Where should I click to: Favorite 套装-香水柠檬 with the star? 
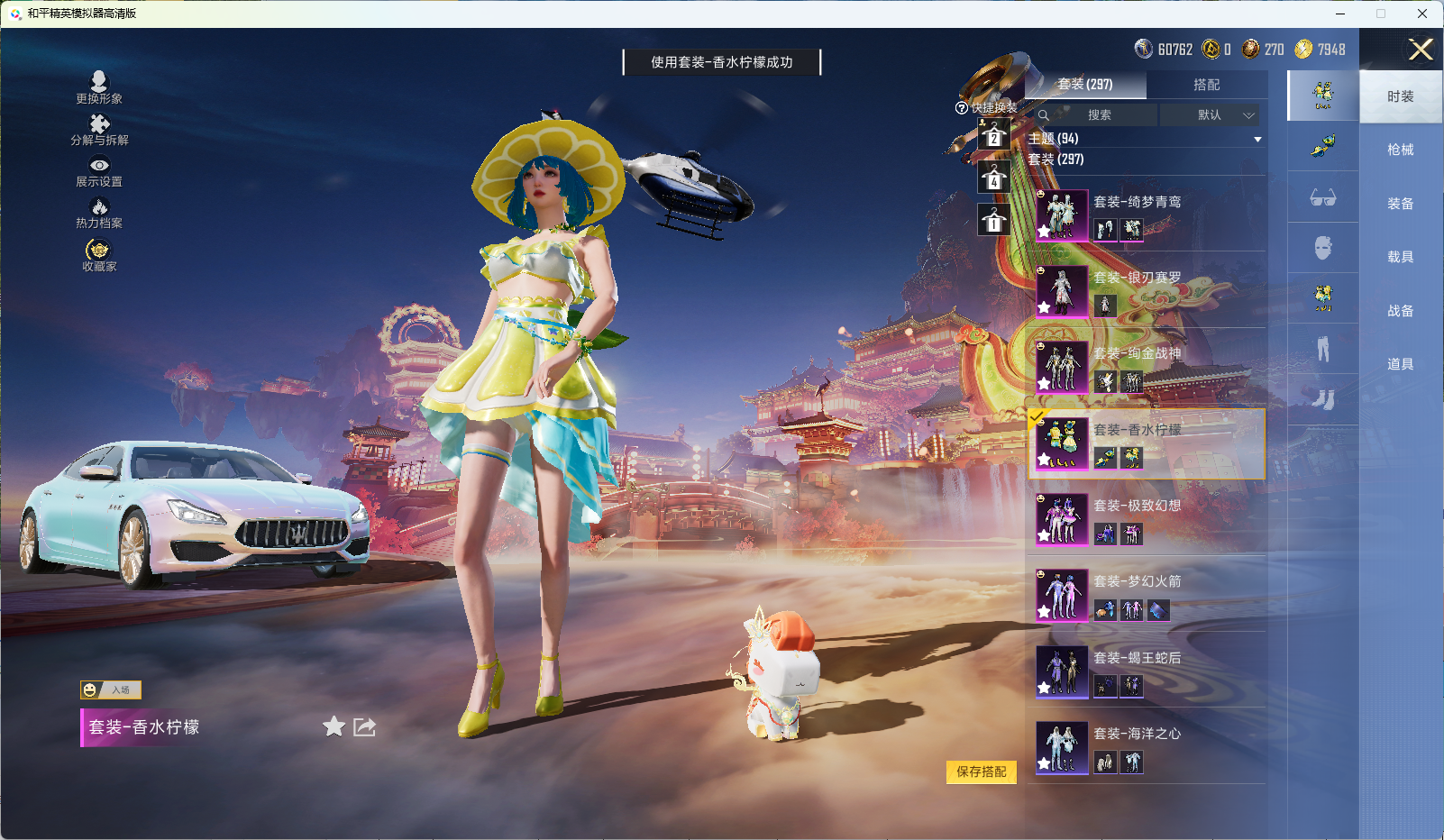click(334, 726)
